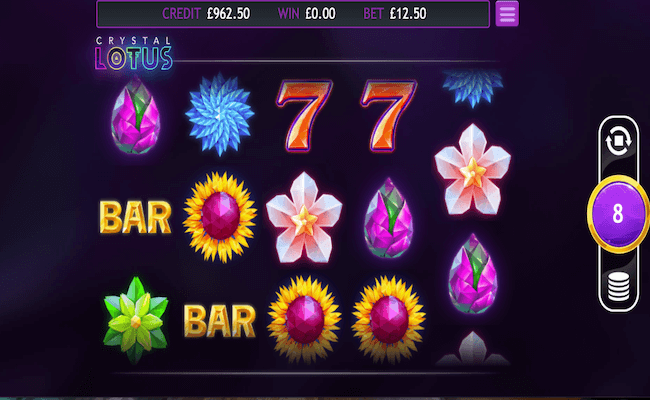650x400 pixels.
Task: Stop autoplay with the circular arrows icon
Action: tap(617, 143)
